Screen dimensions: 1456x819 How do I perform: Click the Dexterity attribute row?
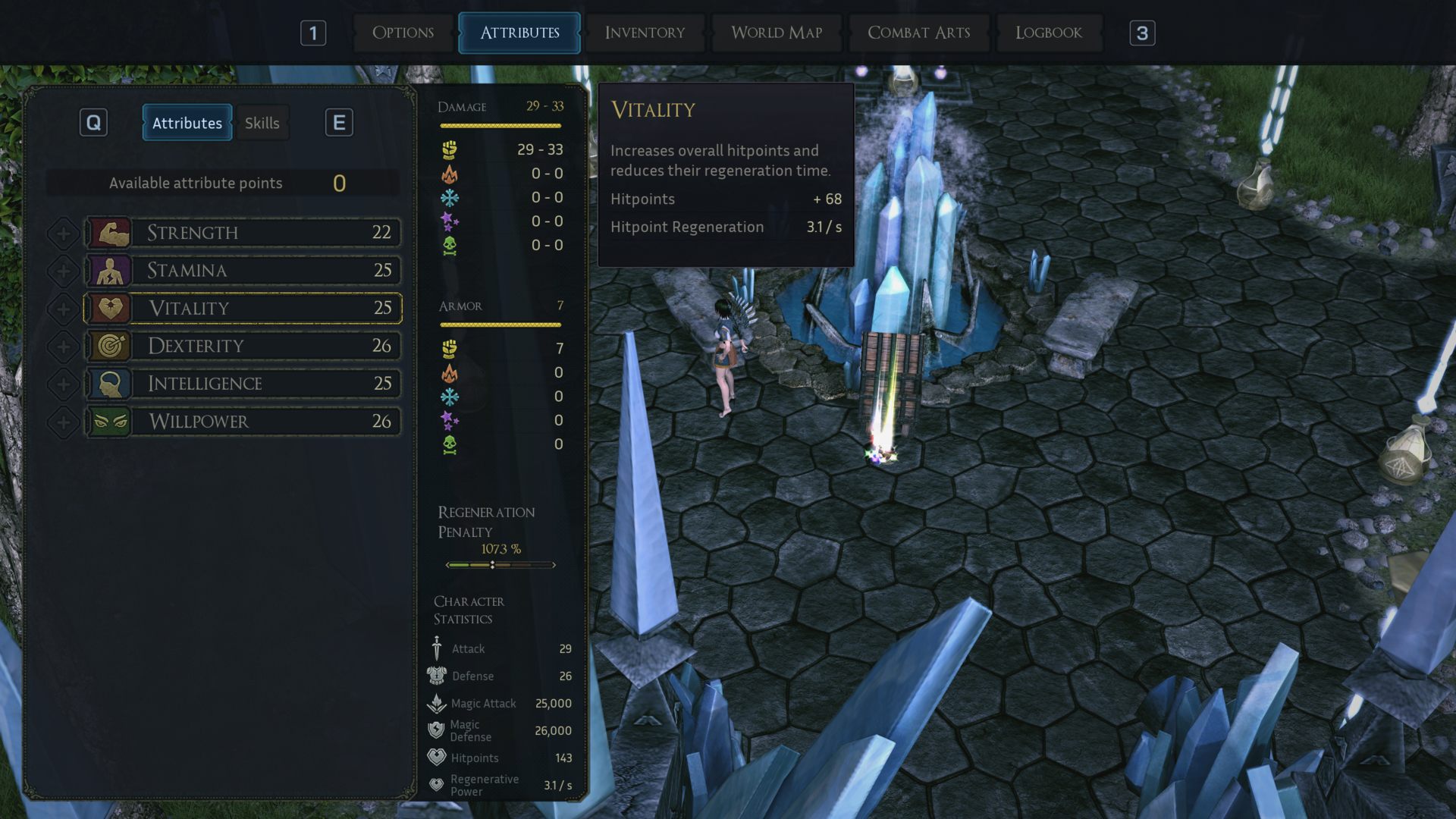coord(243,346)
